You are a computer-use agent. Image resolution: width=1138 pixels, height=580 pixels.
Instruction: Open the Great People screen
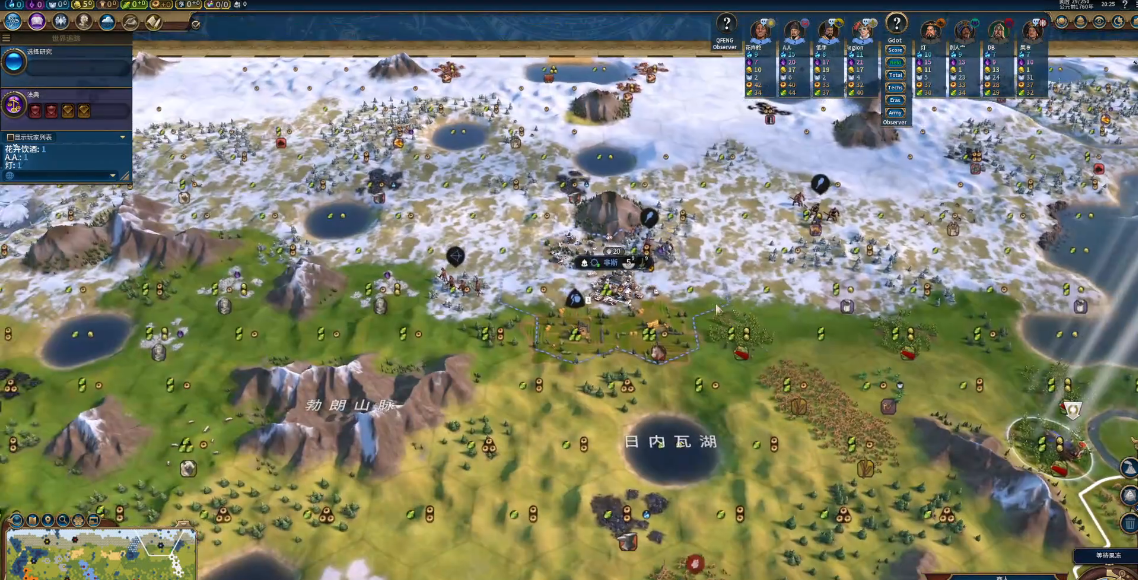[84, 21]
